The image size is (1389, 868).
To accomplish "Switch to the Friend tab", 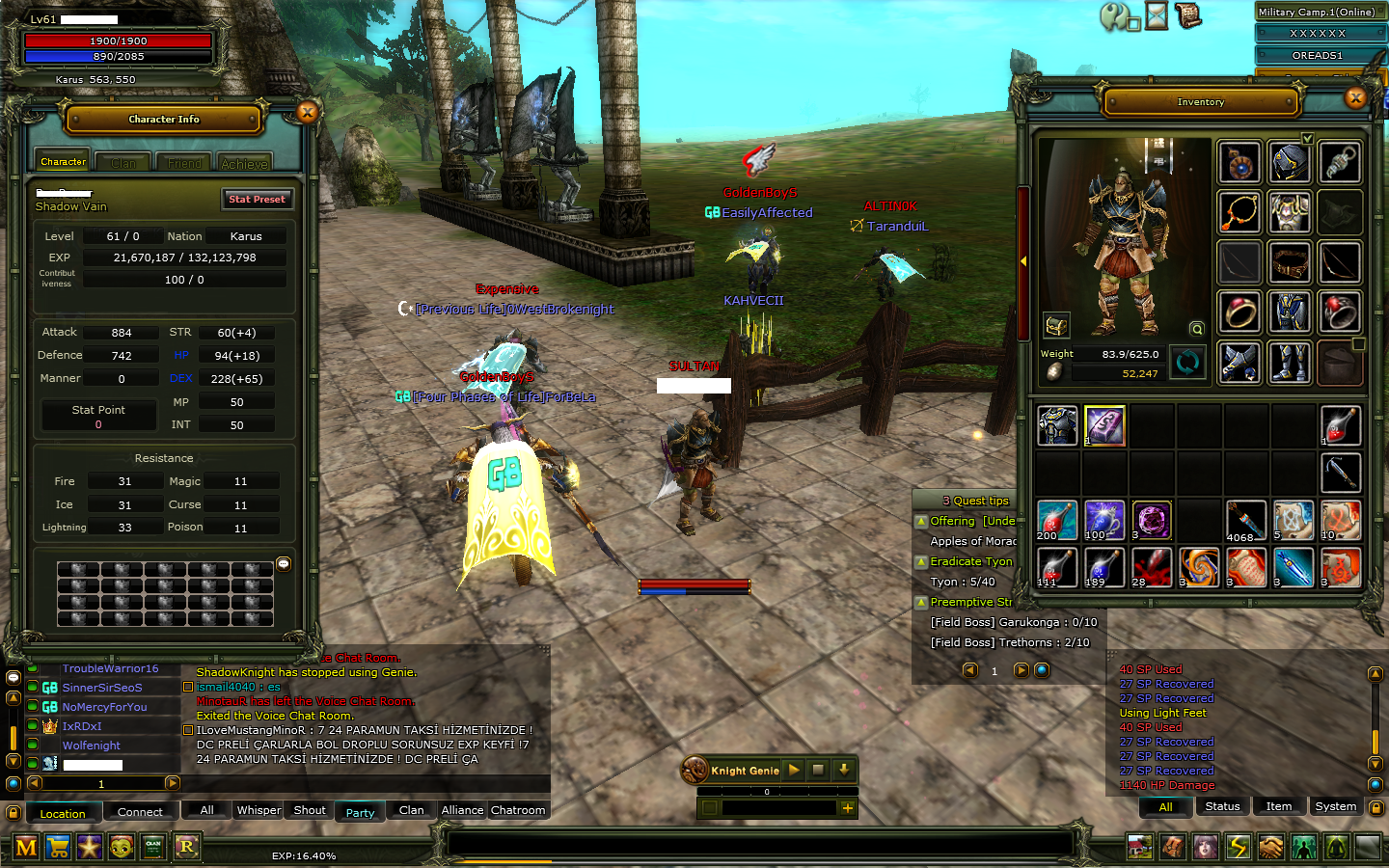I will click(184, 163).
